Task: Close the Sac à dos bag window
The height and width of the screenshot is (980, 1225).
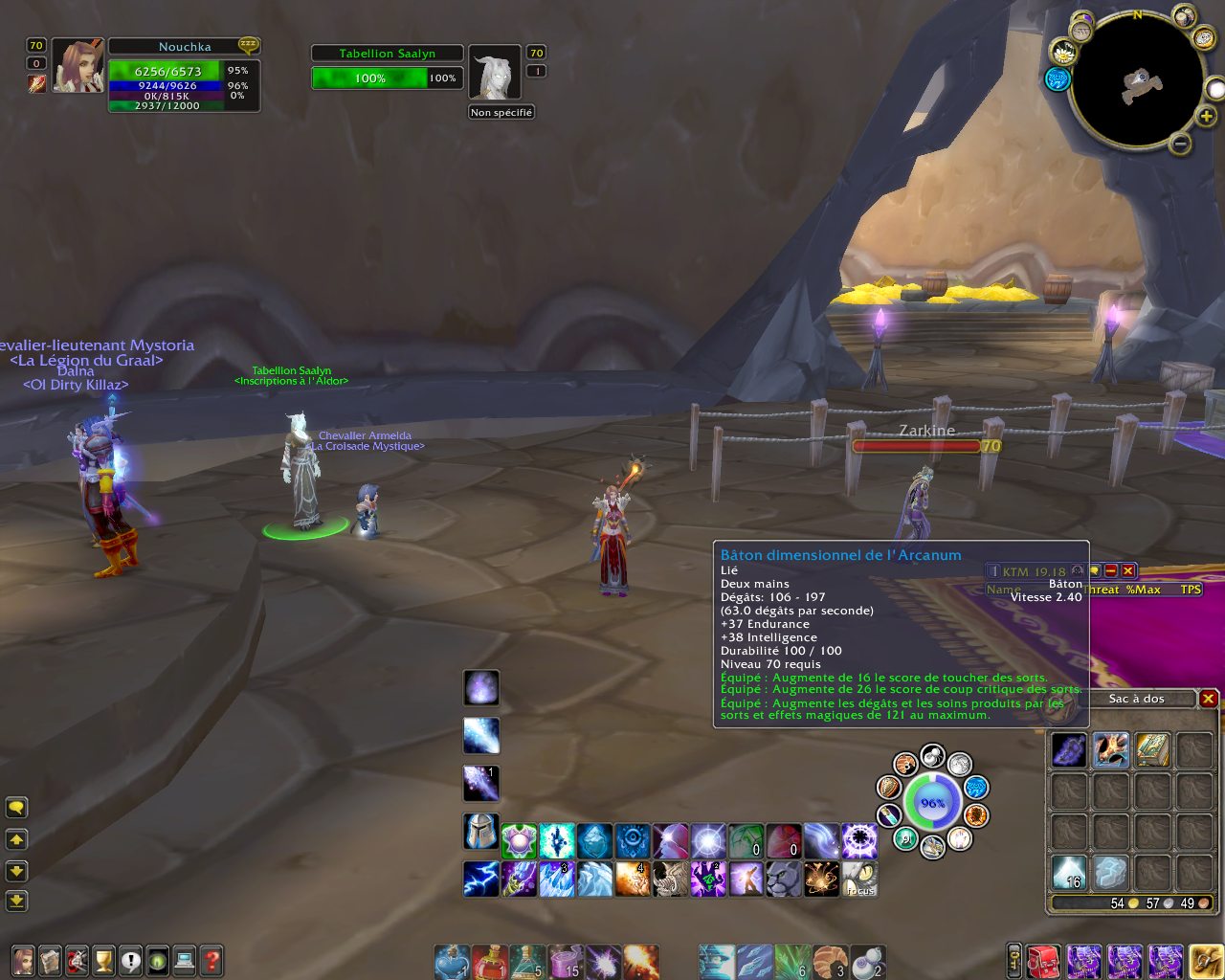Action: tap(1208, 699)
